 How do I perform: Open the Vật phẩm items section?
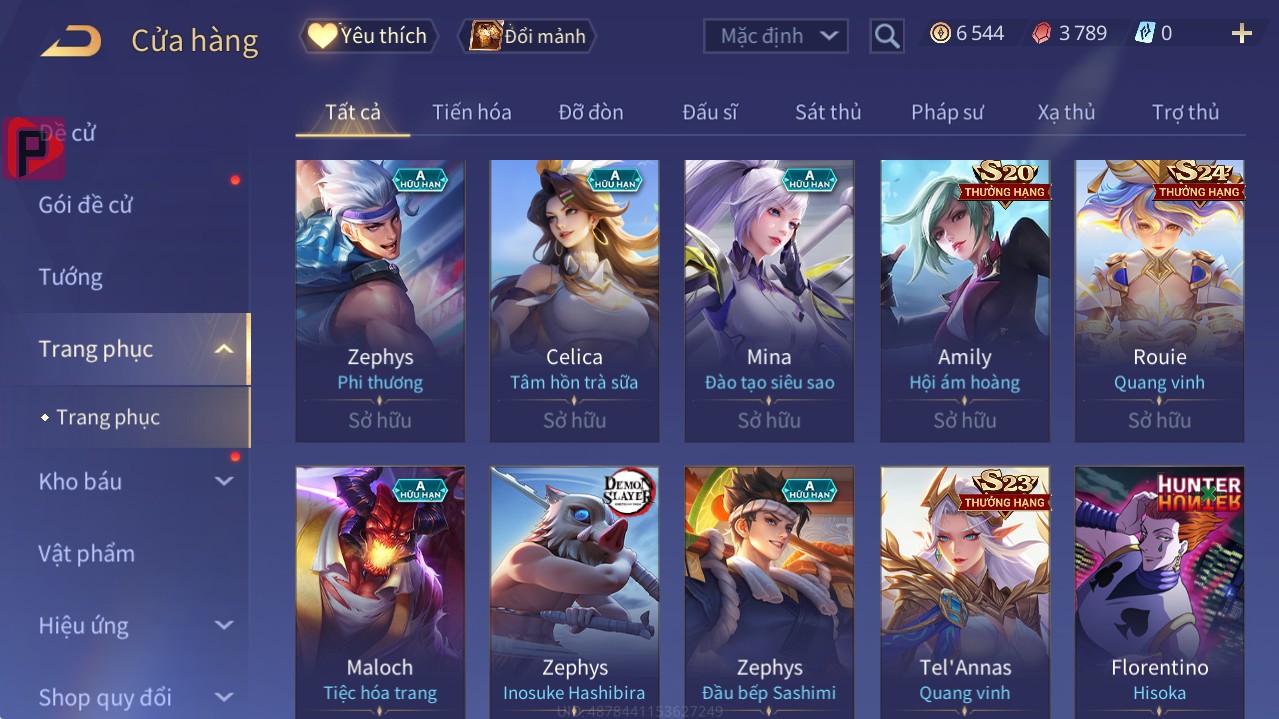(86, 553)
